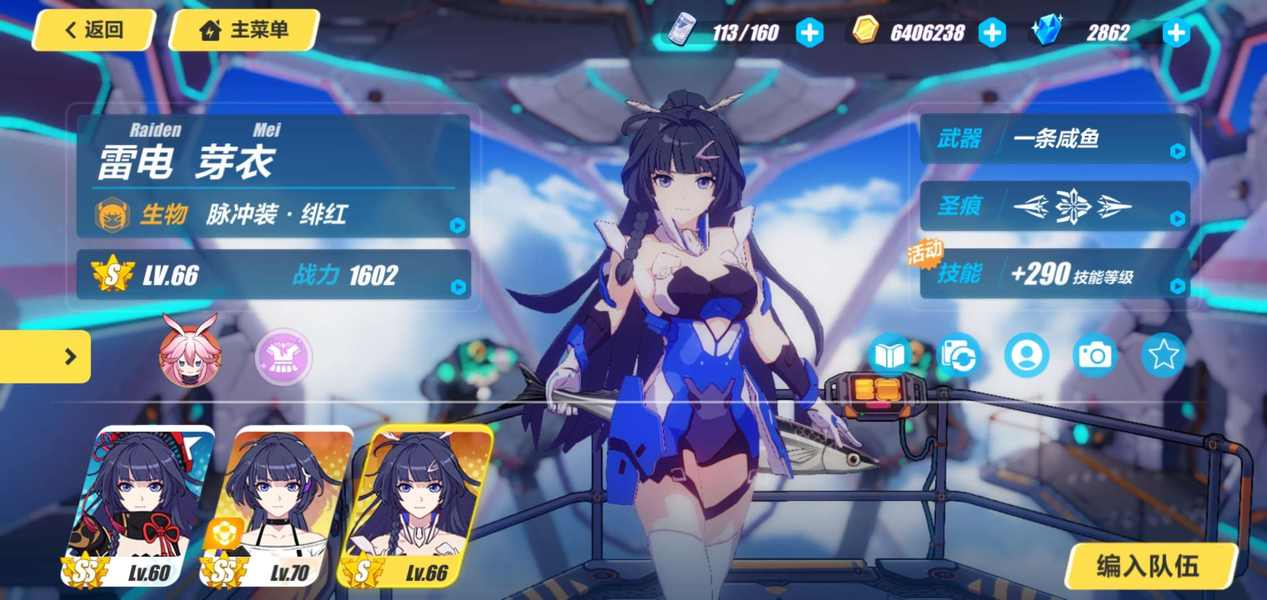Image resolution: width=1267 pixels, height=600 pixels.
Task: Add gold coins with the plus button
Action: coord(991,33)
